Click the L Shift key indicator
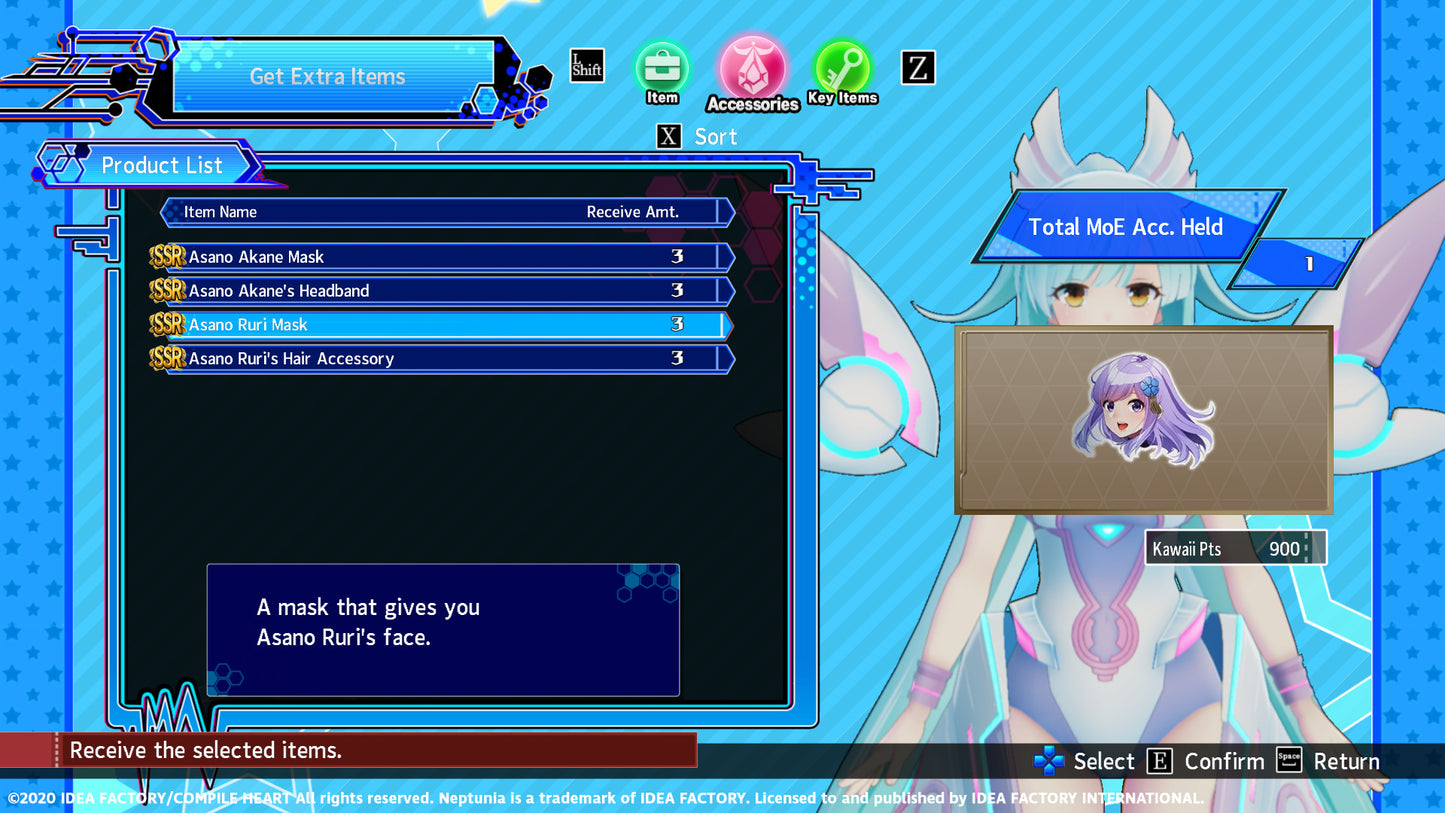The image size is (1445, 813). click(x=587, y=65)
